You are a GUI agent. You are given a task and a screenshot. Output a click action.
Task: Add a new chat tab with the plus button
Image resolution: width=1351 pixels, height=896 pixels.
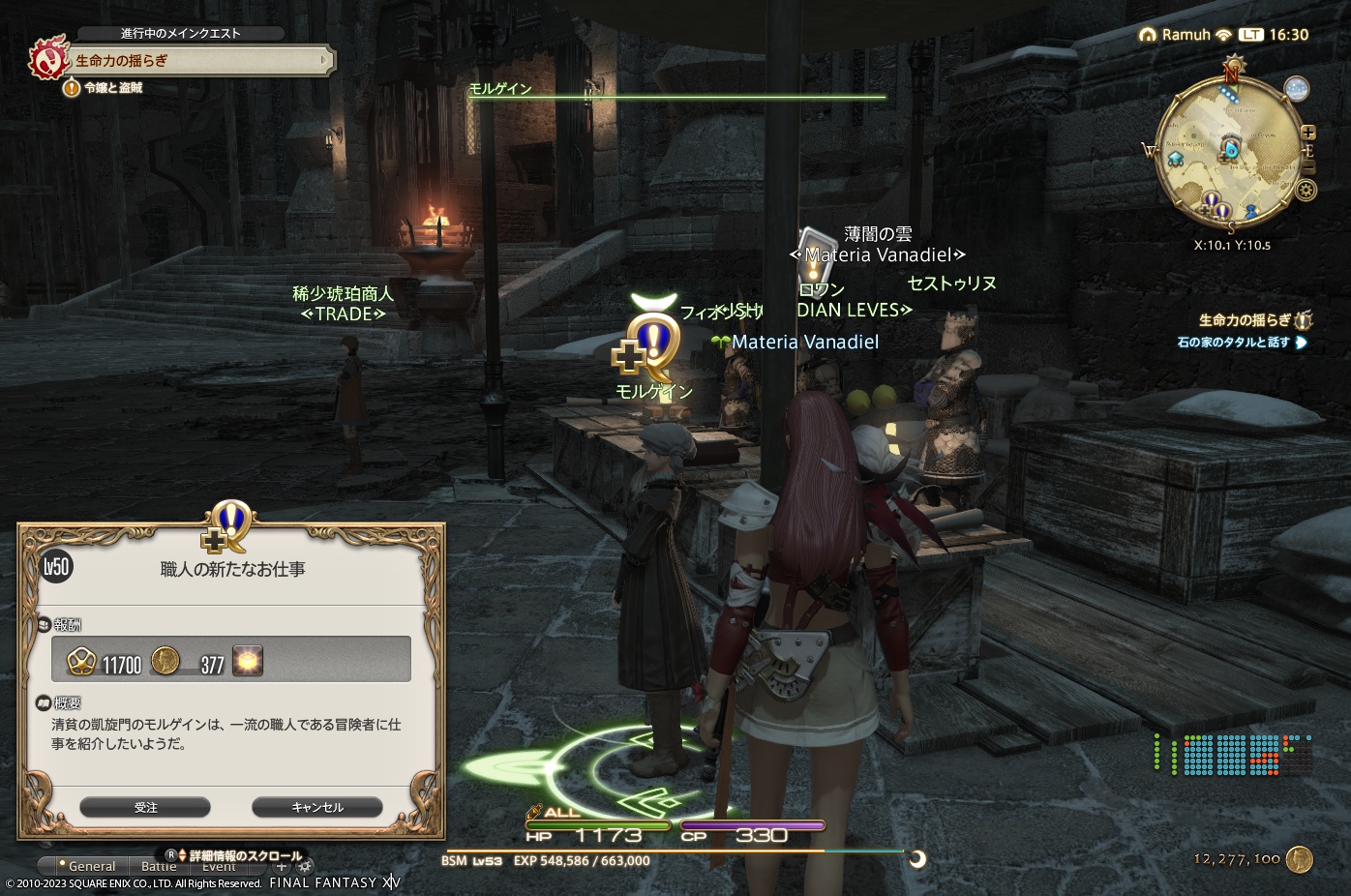pyautogui.click(x=282, y=867)
